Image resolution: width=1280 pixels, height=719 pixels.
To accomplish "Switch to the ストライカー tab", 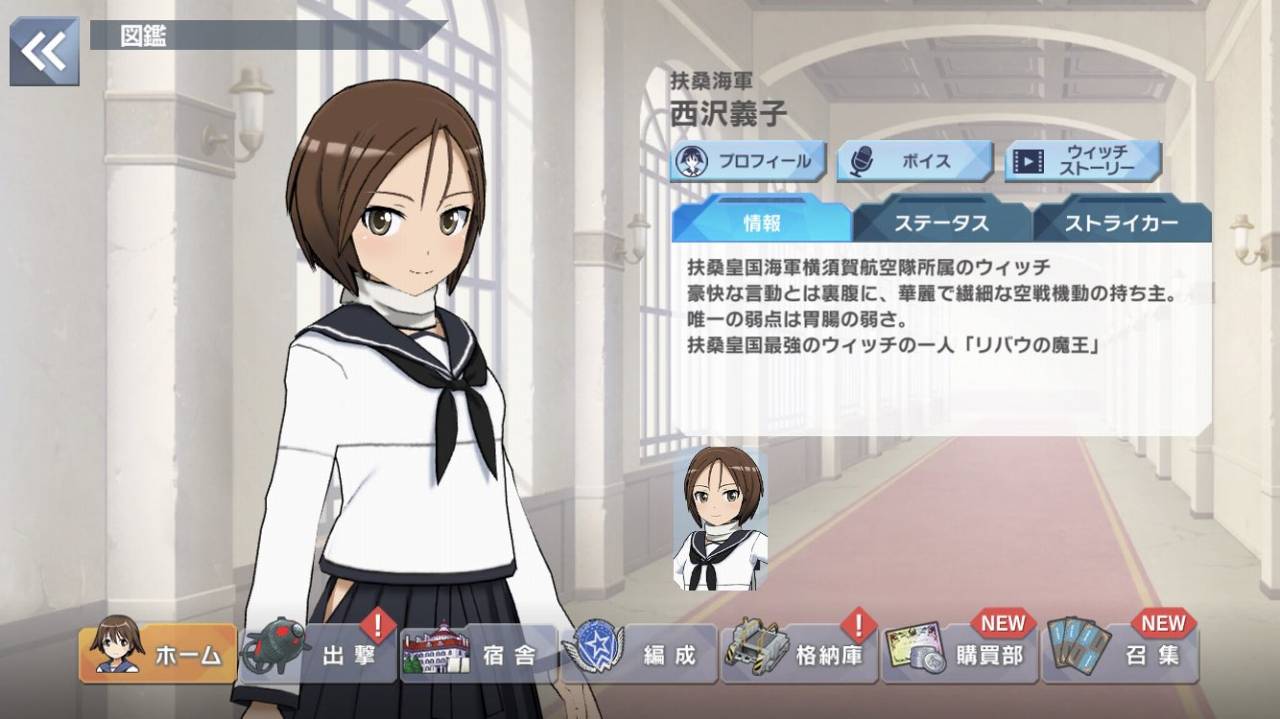I will click(x=1121, y=222).
